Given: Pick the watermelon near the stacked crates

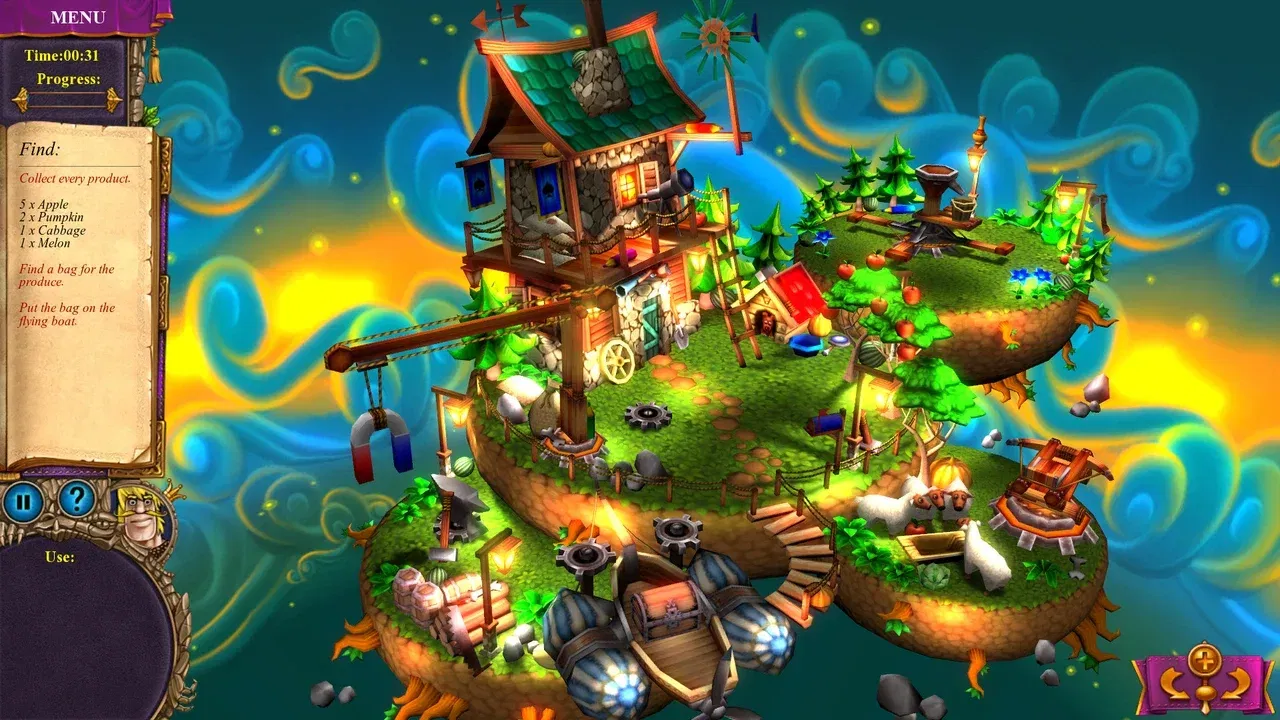Looking at the screenshot, I should coord(438,575).
